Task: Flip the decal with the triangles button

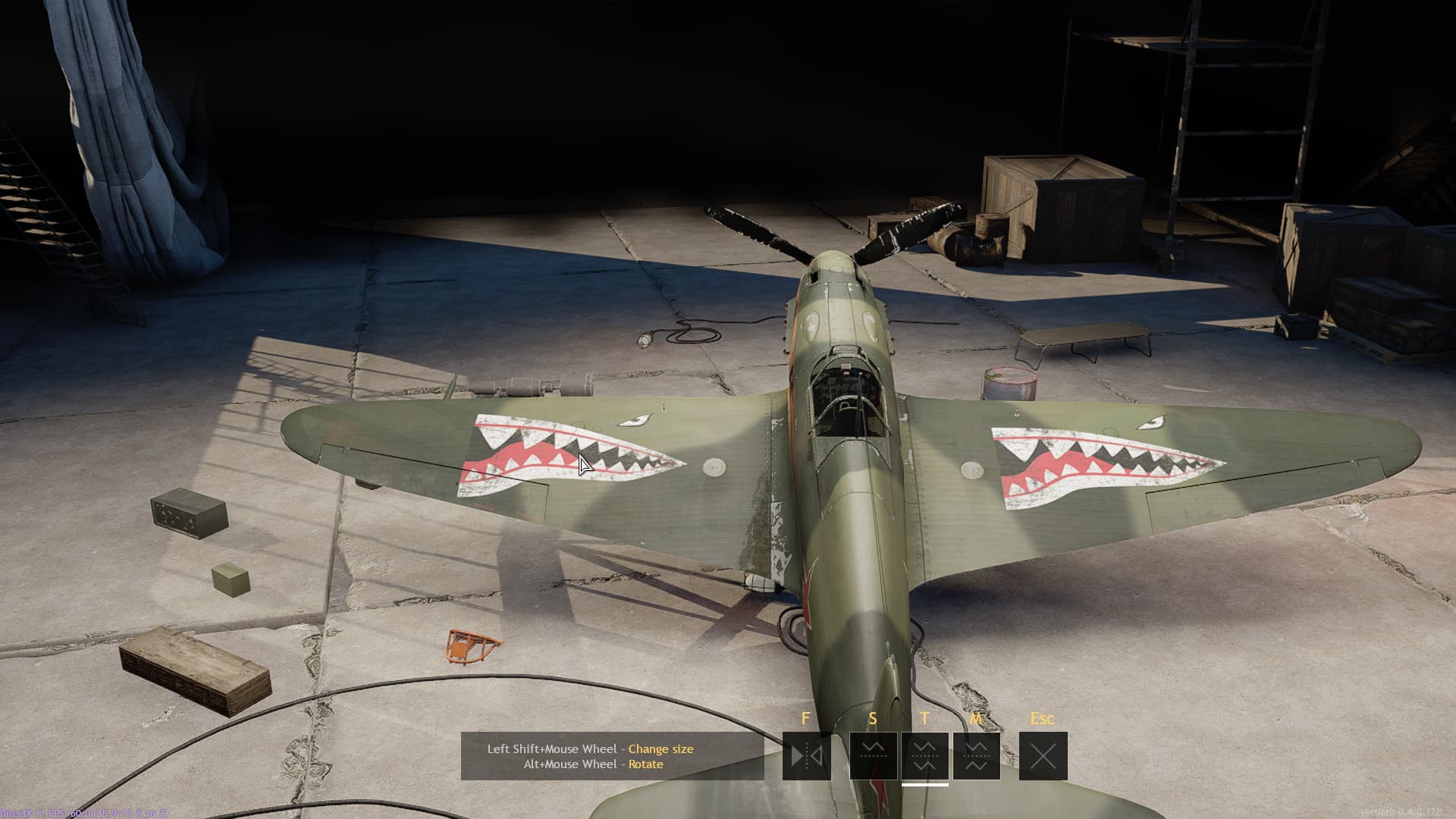Action: (x=806, y=755)
